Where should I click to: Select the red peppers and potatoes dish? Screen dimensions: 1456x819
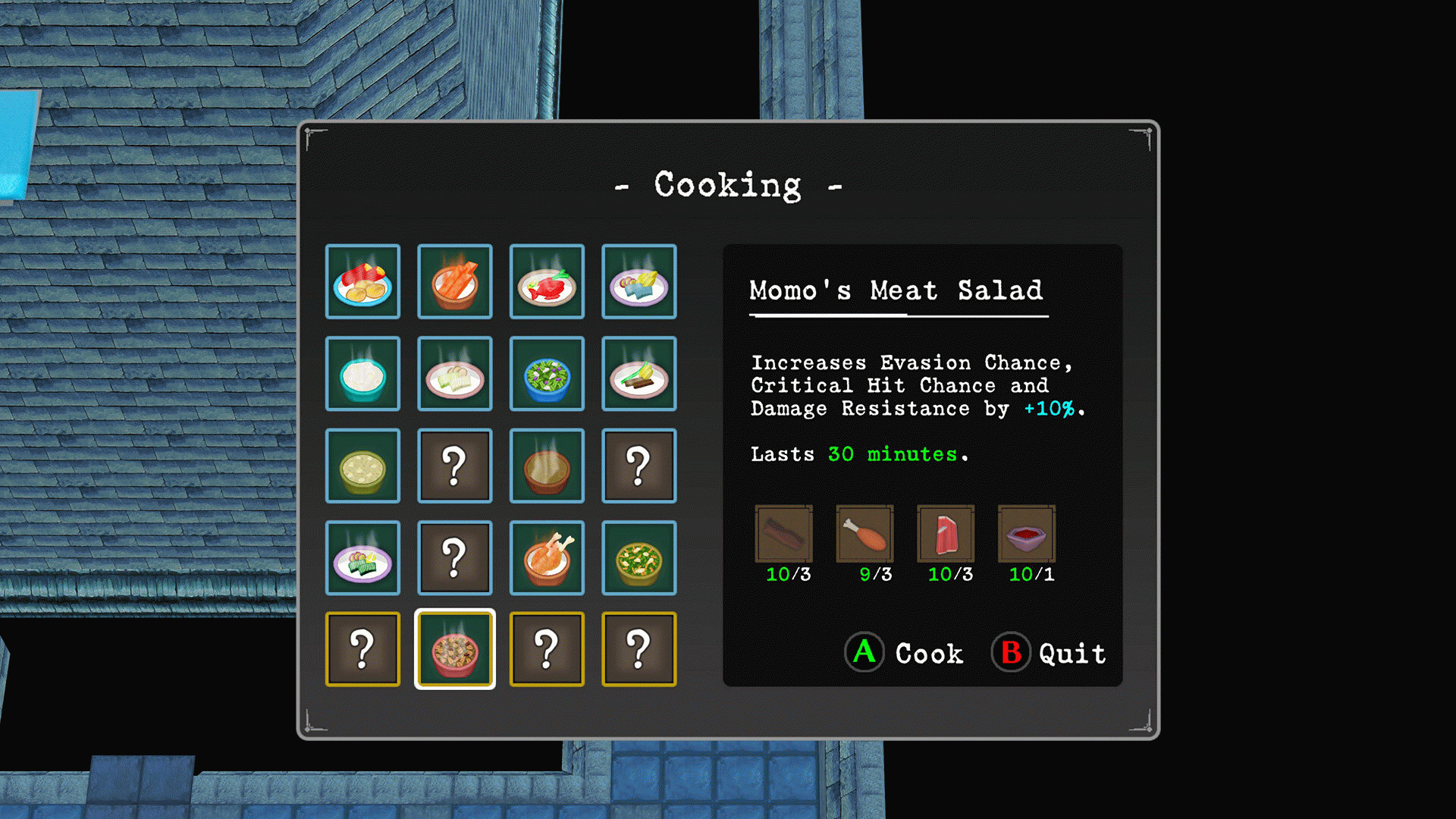(362, 281)
